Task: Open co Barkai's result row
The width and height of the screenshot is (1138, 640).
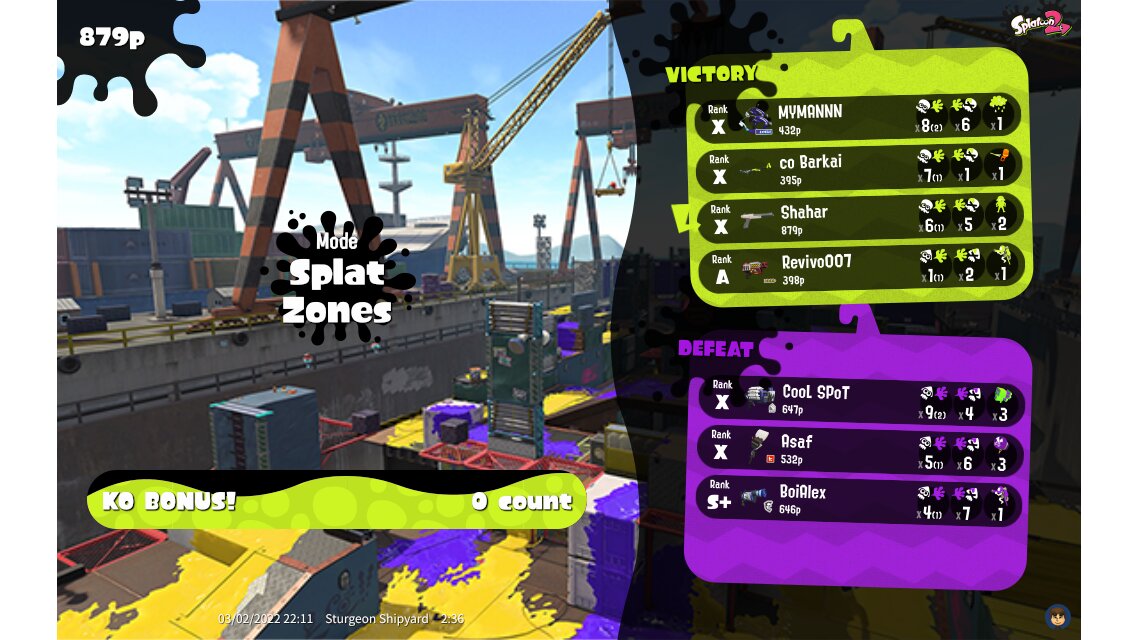Action: 858,168
